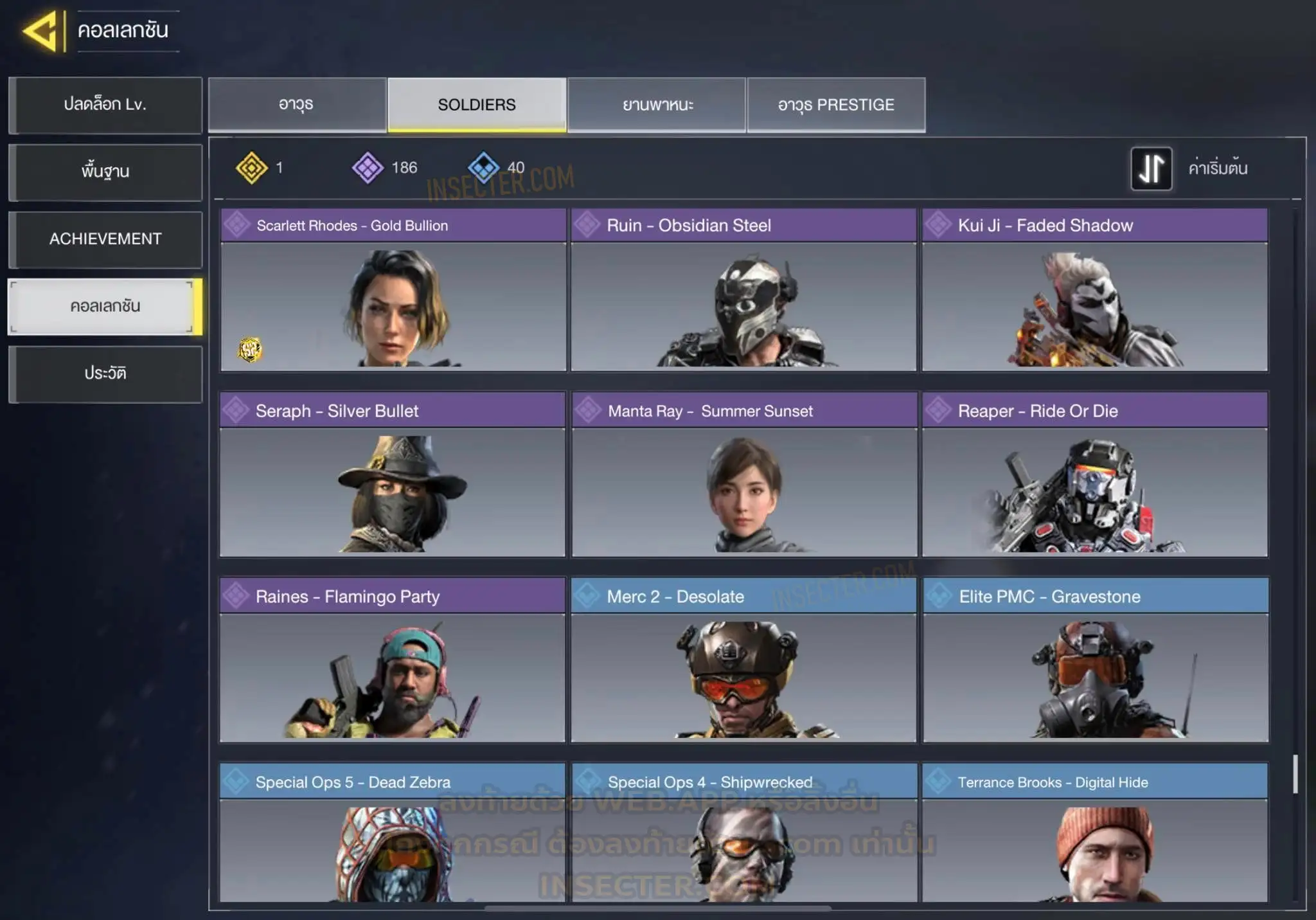Select Scarlett Rhodes - Gold Bullion skin

point(393,290)
